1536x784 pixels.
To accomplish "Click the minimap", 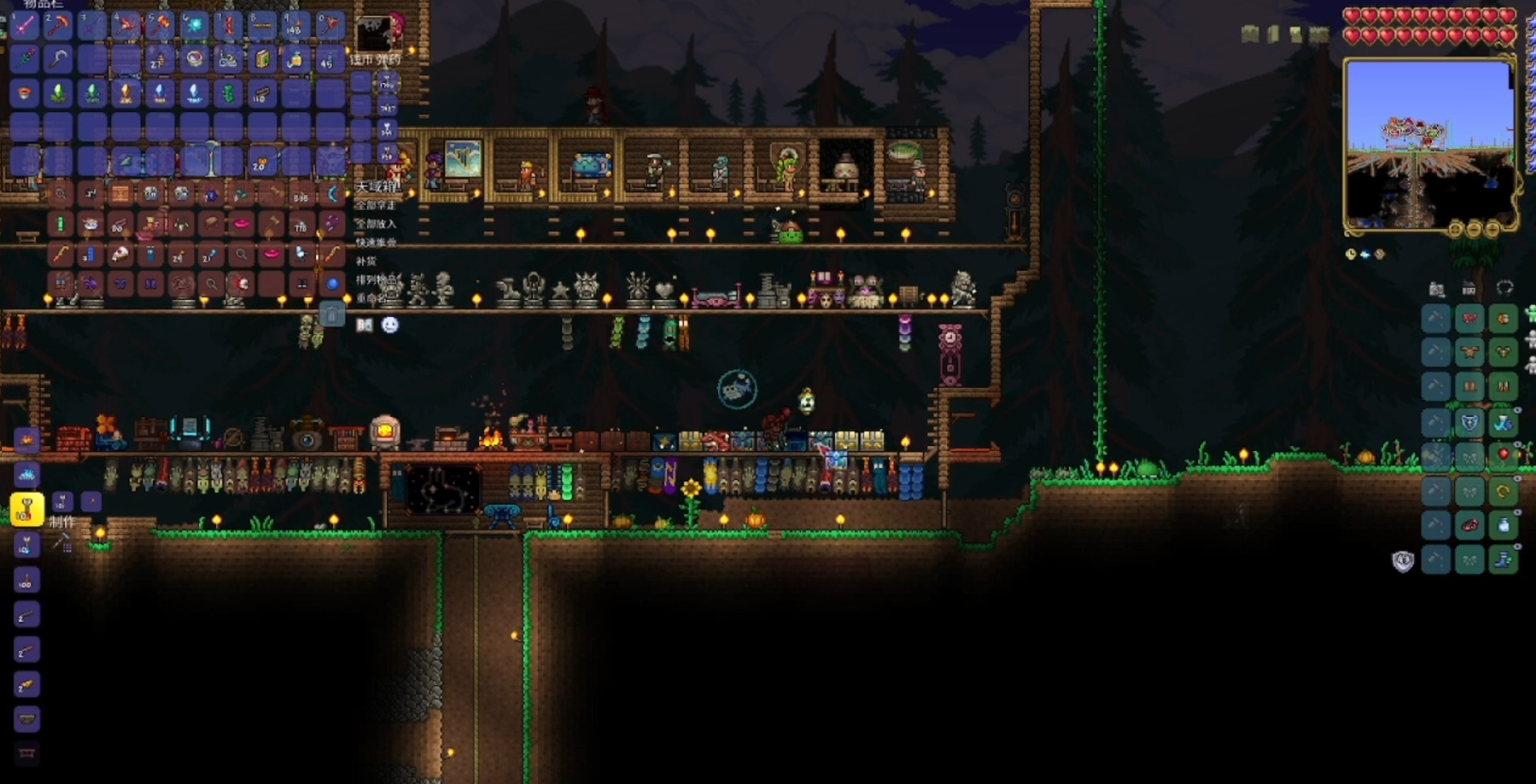I will pos(1428,144).
